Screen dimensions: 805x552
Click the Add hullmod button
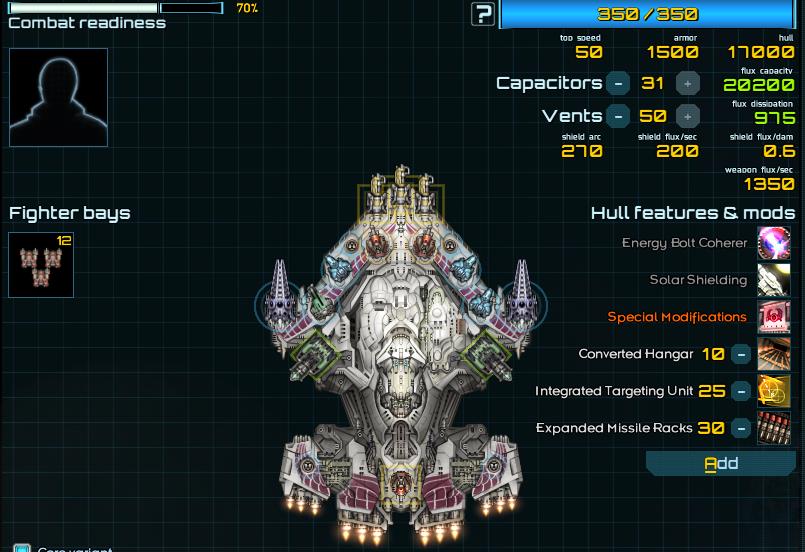[x=721, y=463]
